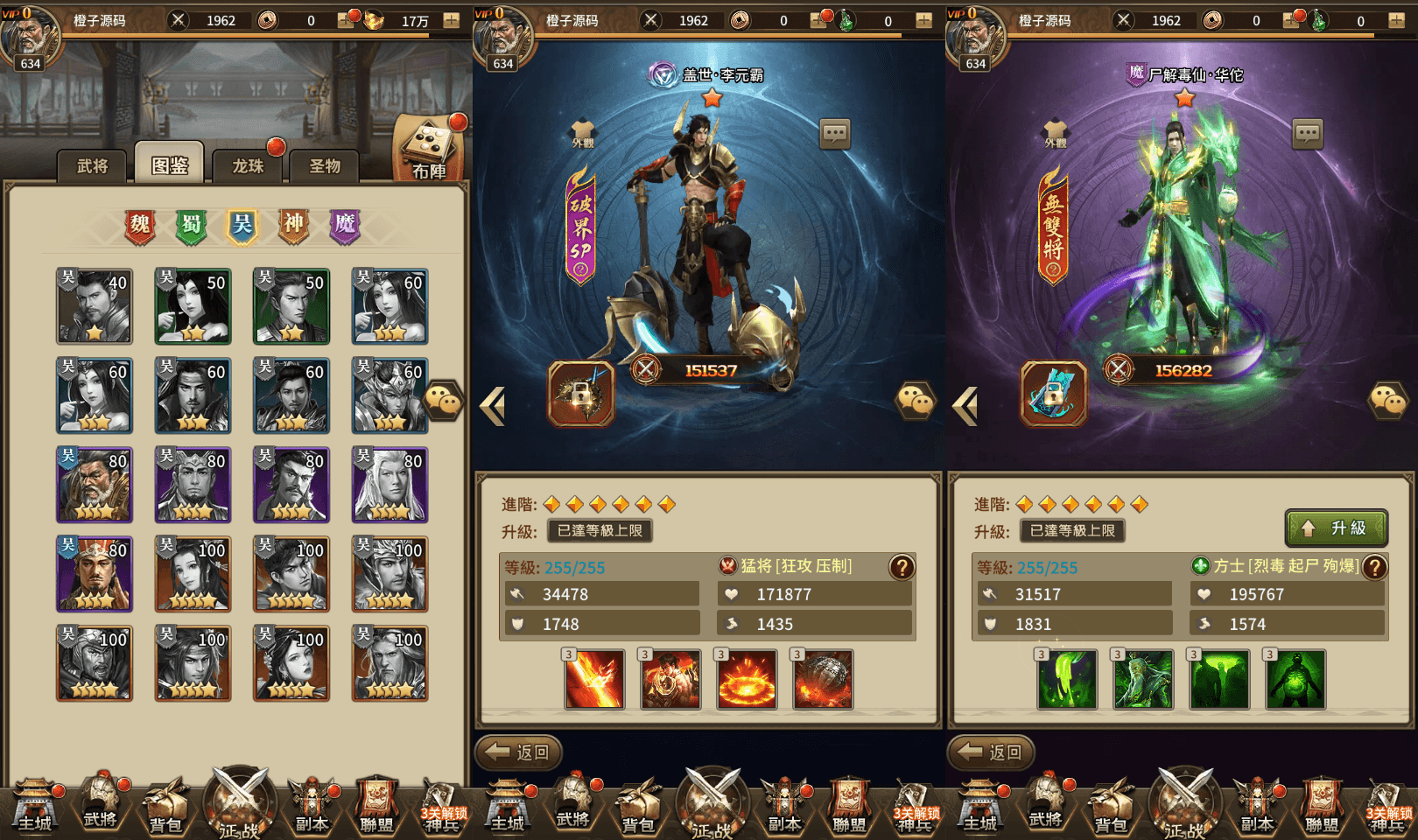This screenshot has width=1418, height=840.
Task: Switch to the 图鉴 collection tab
Action: click(170, 164)
